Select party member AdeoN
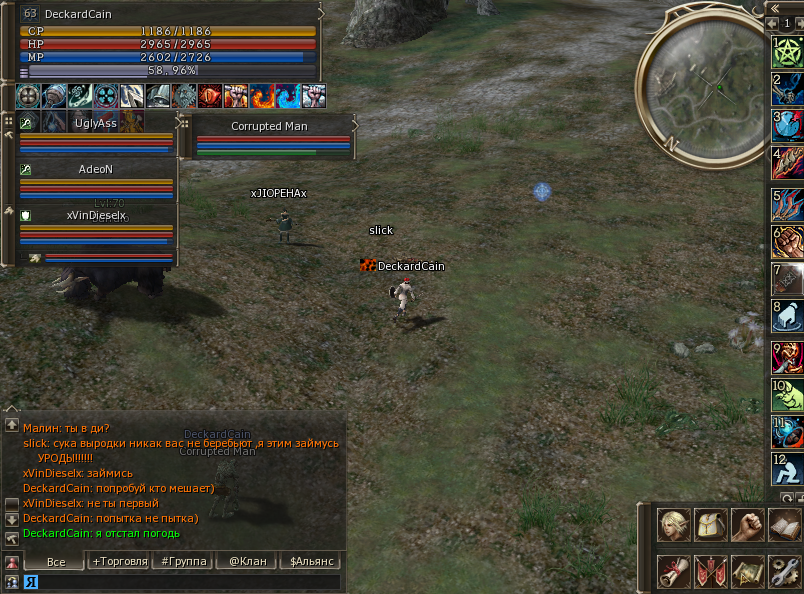Viewport: 804px width, 594px height. coord(95,170)
